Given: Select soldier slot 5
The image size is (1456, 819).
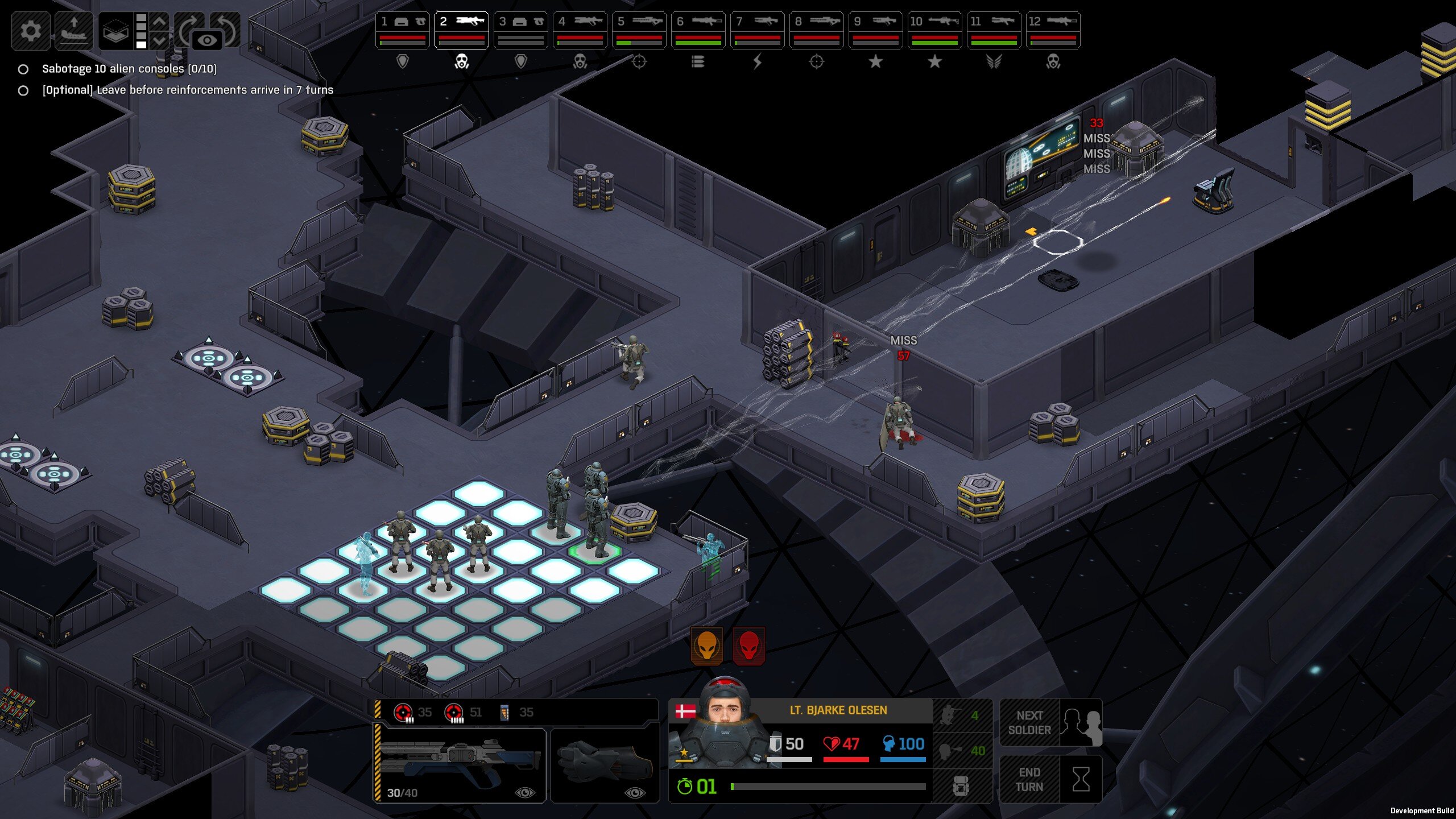Looking at the screenshot, I should click(639, 30).
